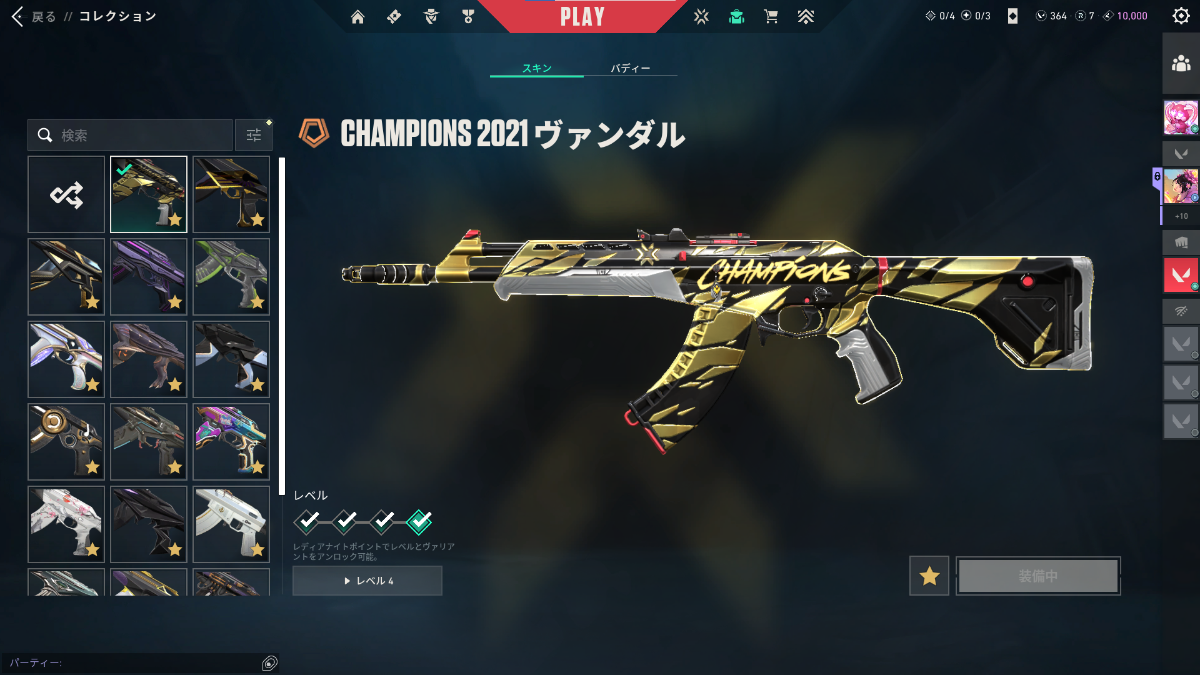Click the red PLAY button
Image resolution: width=1200 pixels, height=675 pixels.
[582, 17]
